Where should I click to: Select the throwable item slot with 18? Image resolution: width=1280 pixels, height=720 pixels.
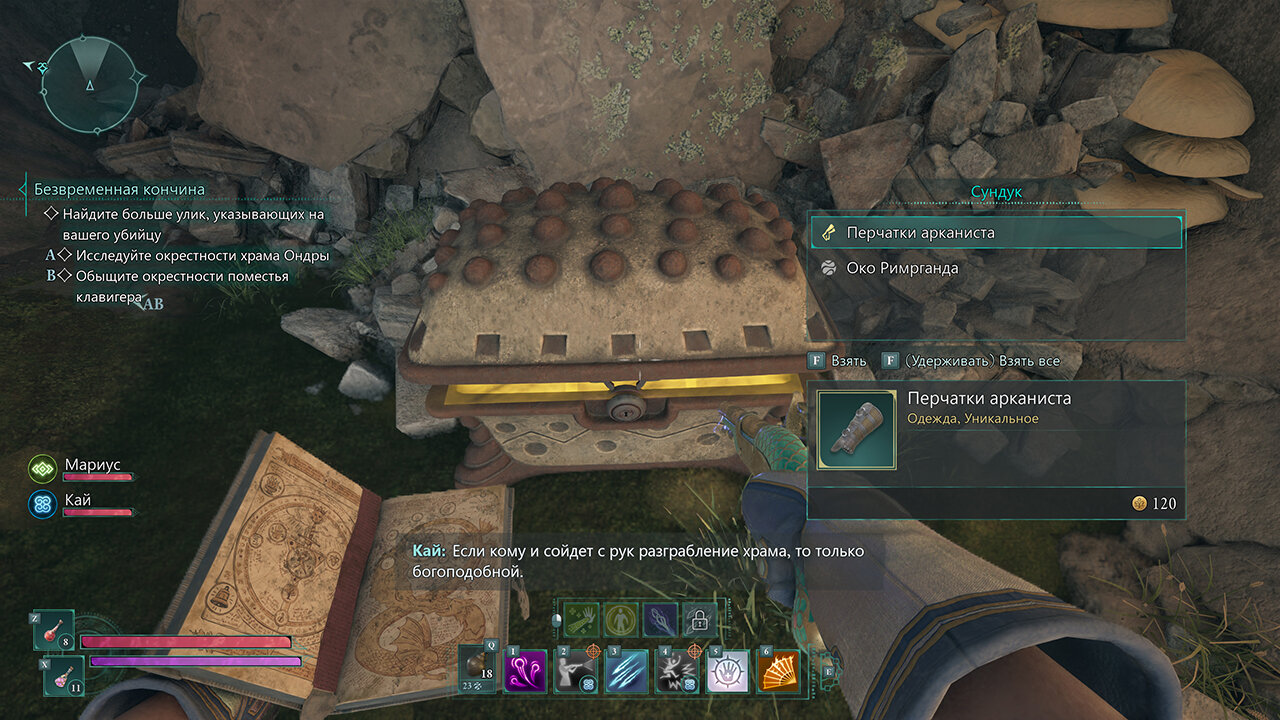478,668
